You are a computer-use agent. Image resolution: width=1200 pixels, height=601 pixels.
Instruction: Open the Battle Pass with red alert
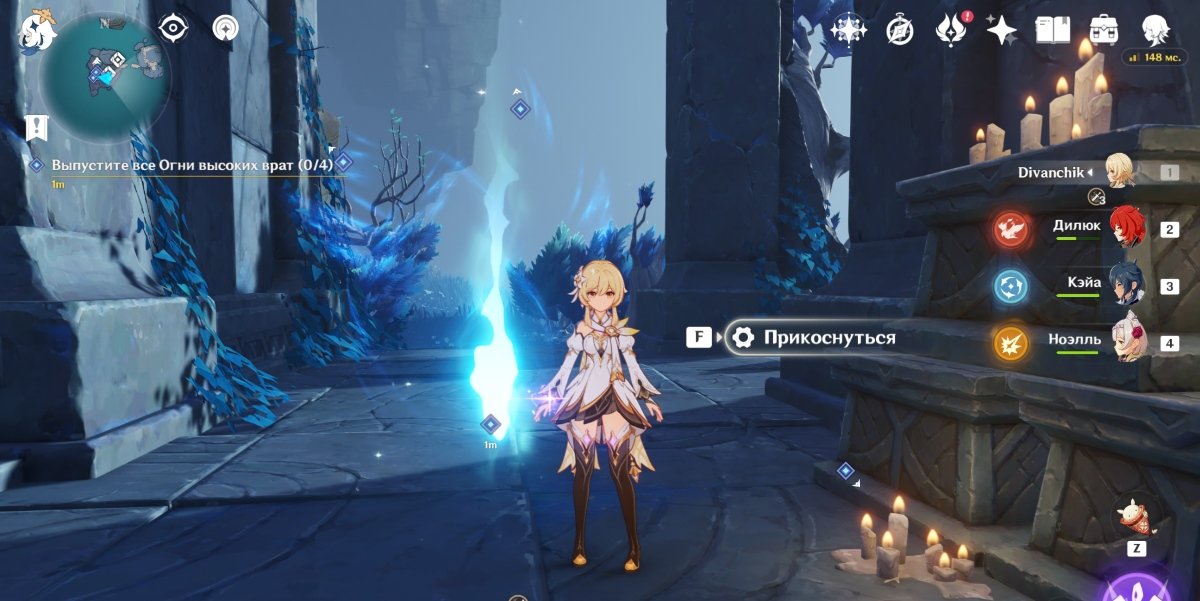[949, 30]
